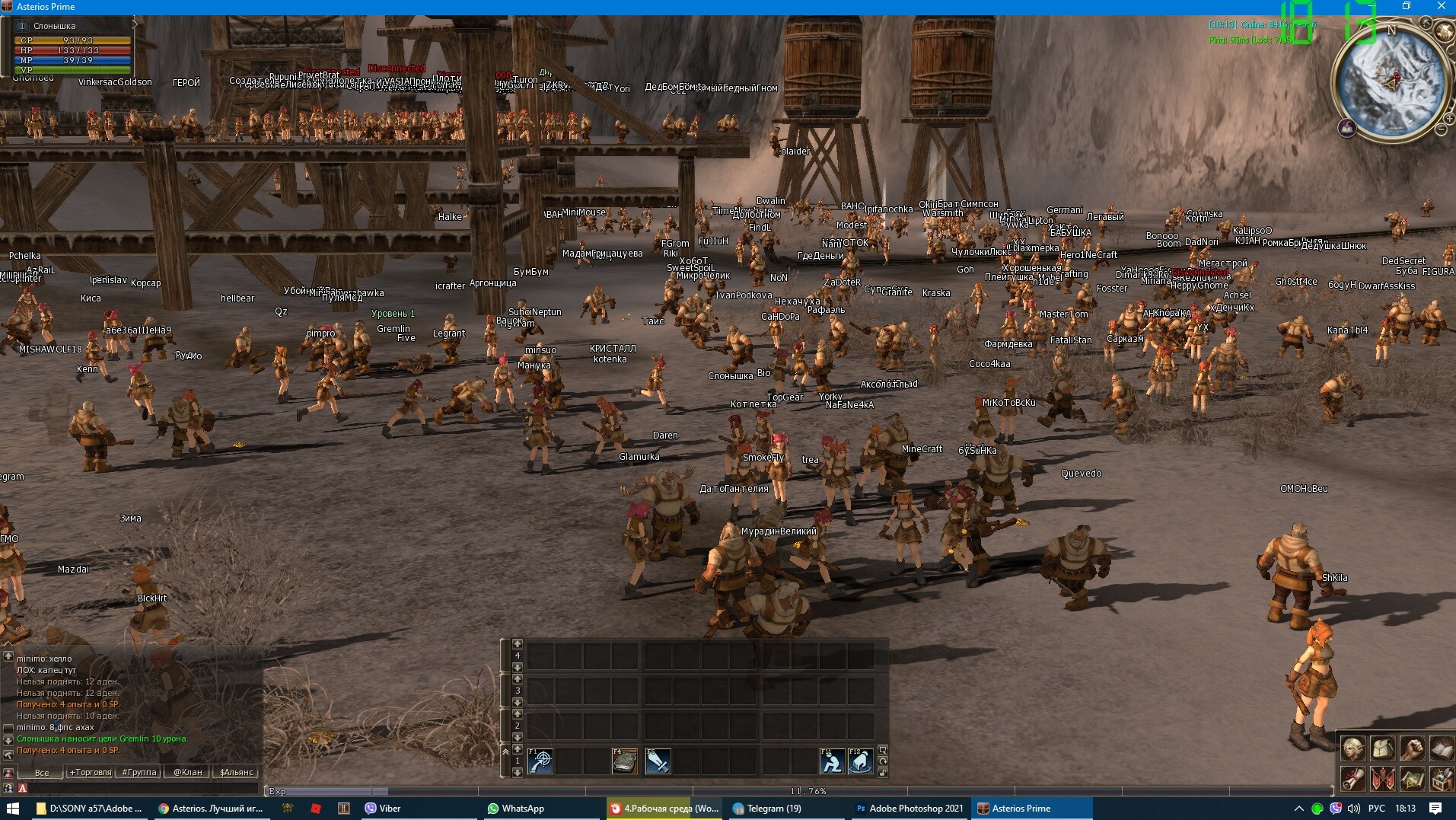The width and height of the screenshot is (1456, 820).
Task: Open the #Группа chat tab
Action: coord(139,772)
